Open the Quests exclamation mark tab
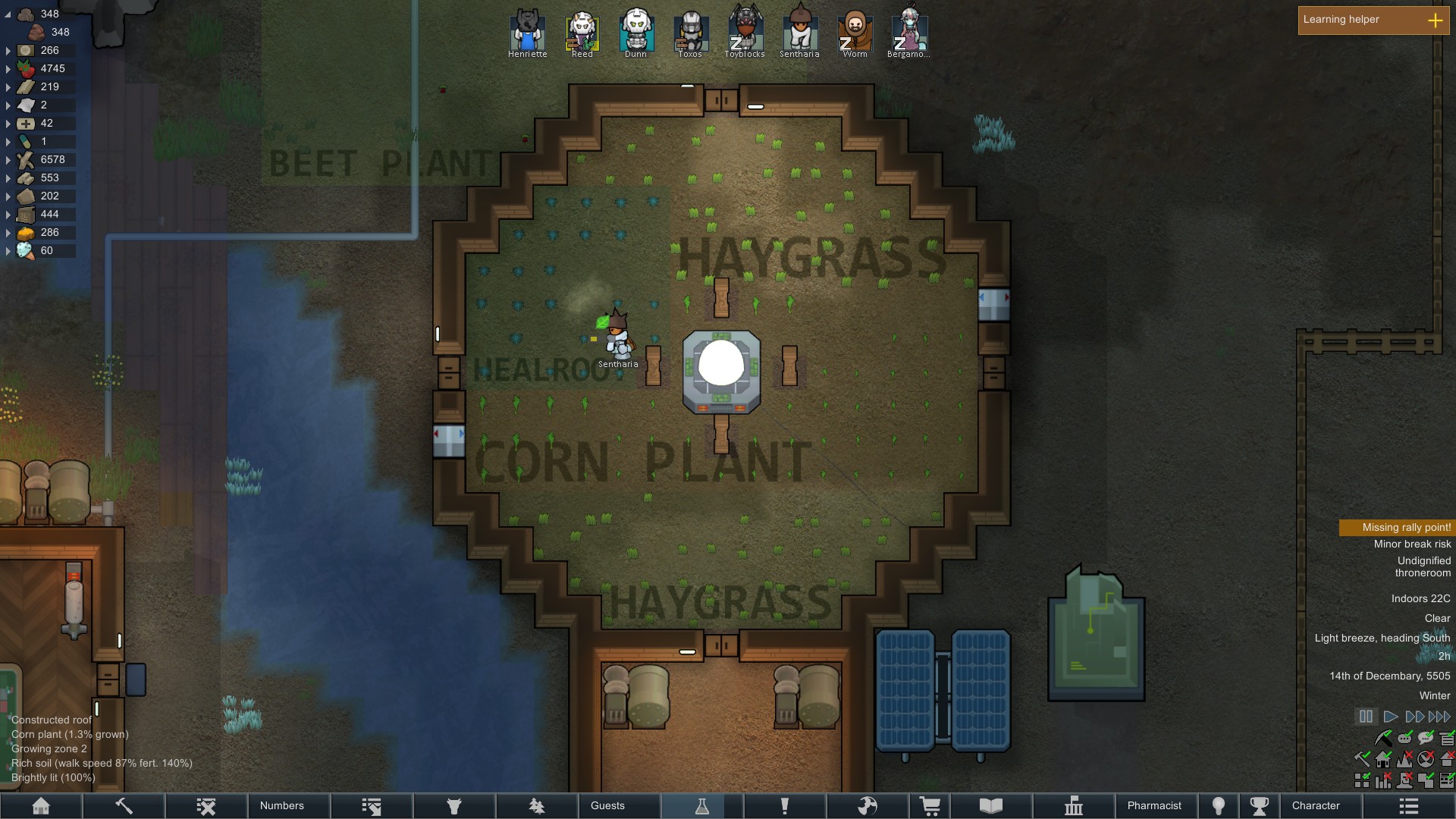Screen dimensions: 1456x819 tap(785, 805)
